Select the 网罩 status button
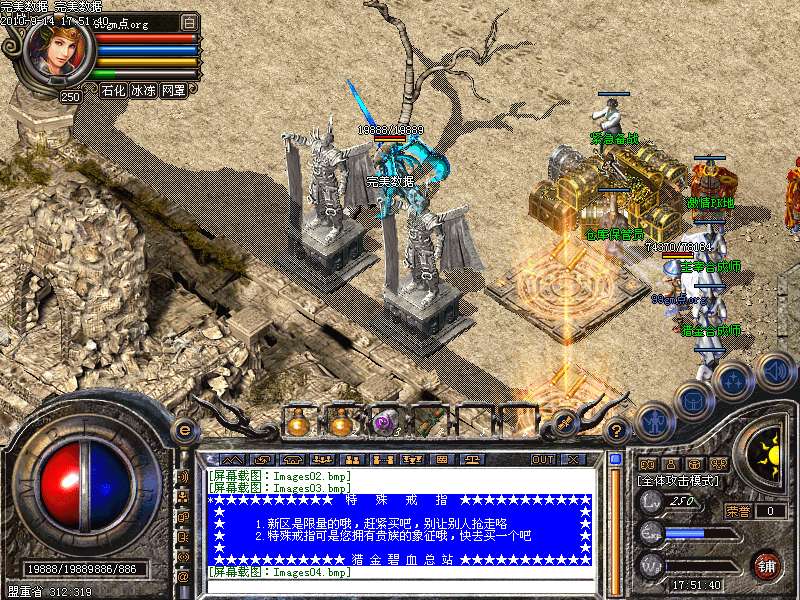The height and width of the screenshot is (600, 800). [173, 90]
